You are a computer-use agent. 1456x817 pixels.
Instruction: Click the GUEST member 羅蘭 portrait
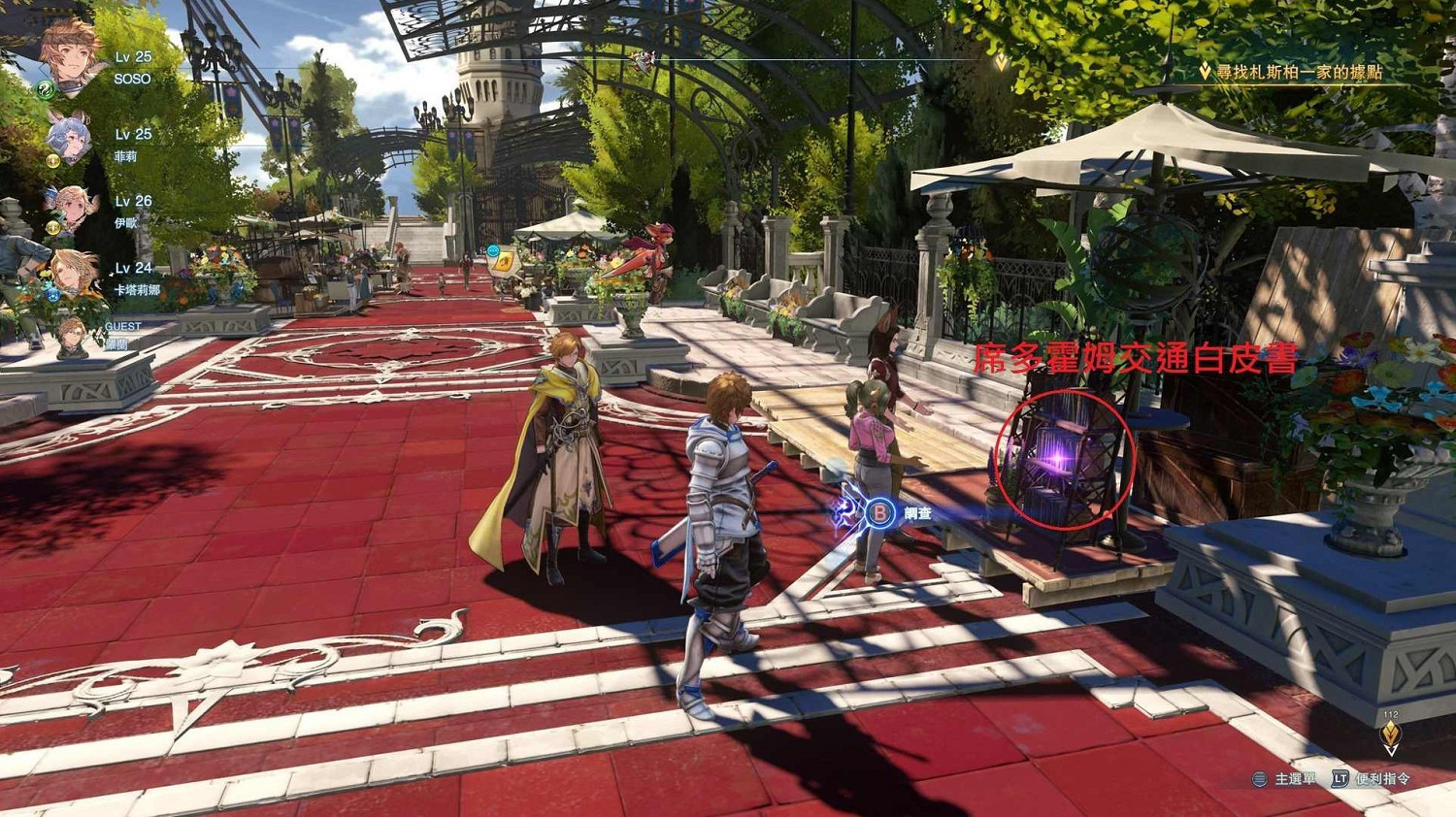[x=74, y=334]
